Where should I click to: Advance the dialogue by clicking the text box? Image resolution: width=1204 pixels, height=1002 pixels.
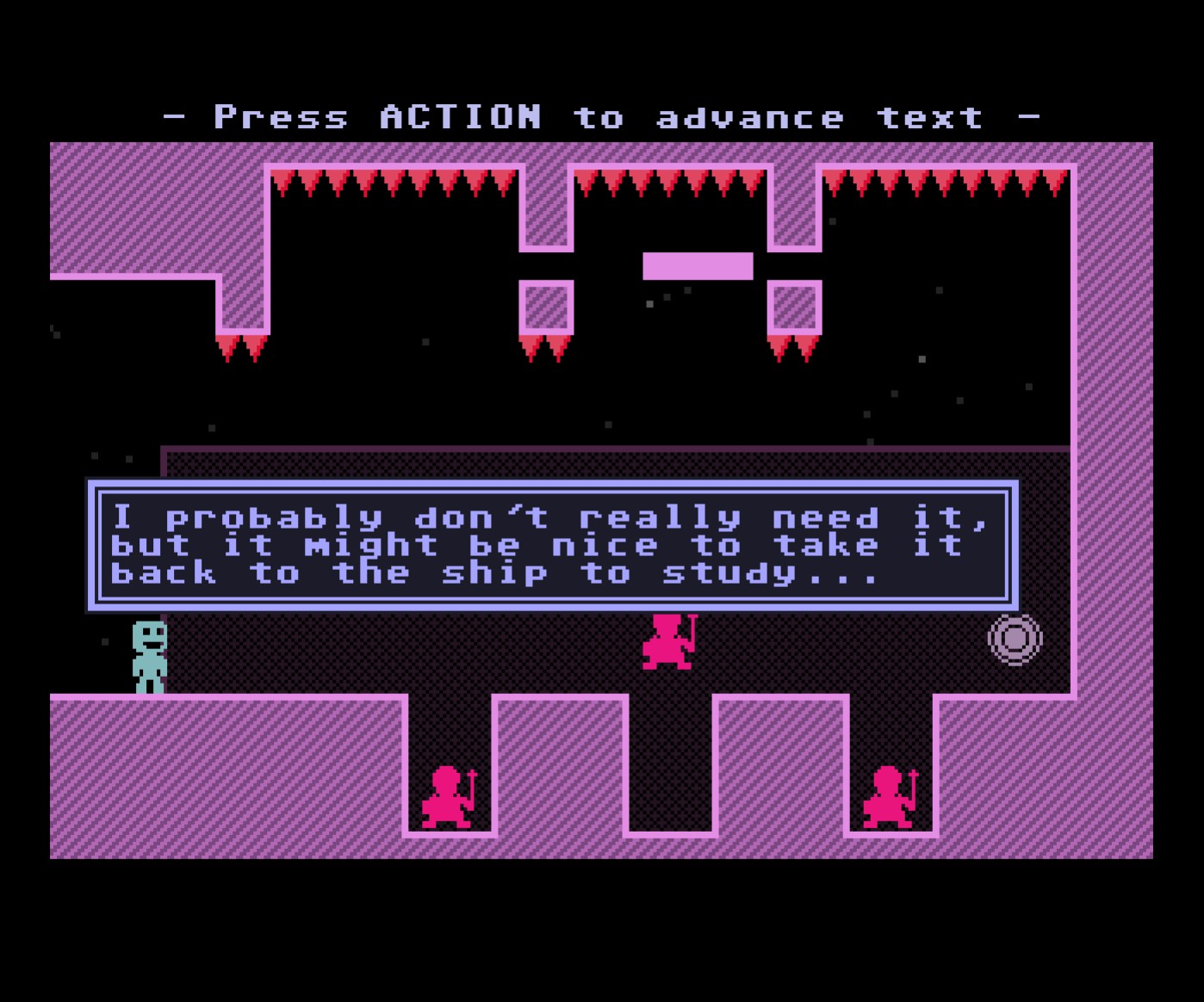pyautogui.click(x=551, y=544)
